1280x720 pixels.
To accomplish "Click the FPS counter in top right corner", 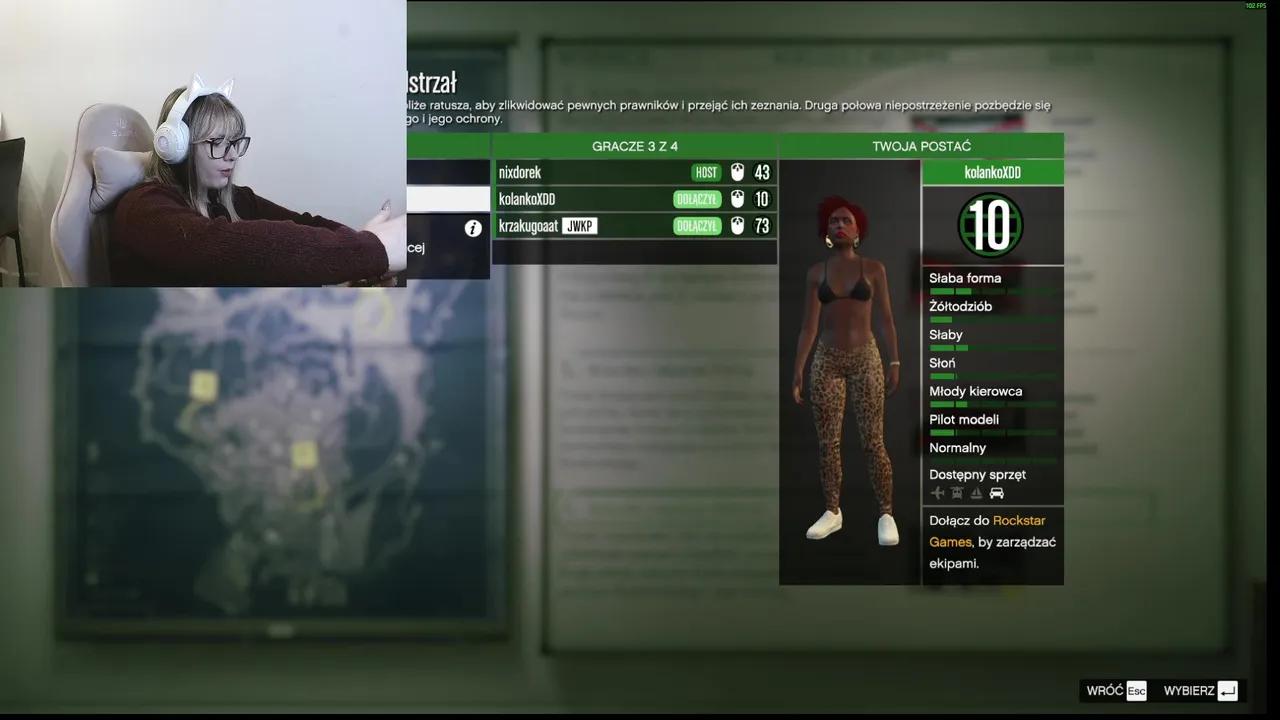I will [x=1258, y=5].
